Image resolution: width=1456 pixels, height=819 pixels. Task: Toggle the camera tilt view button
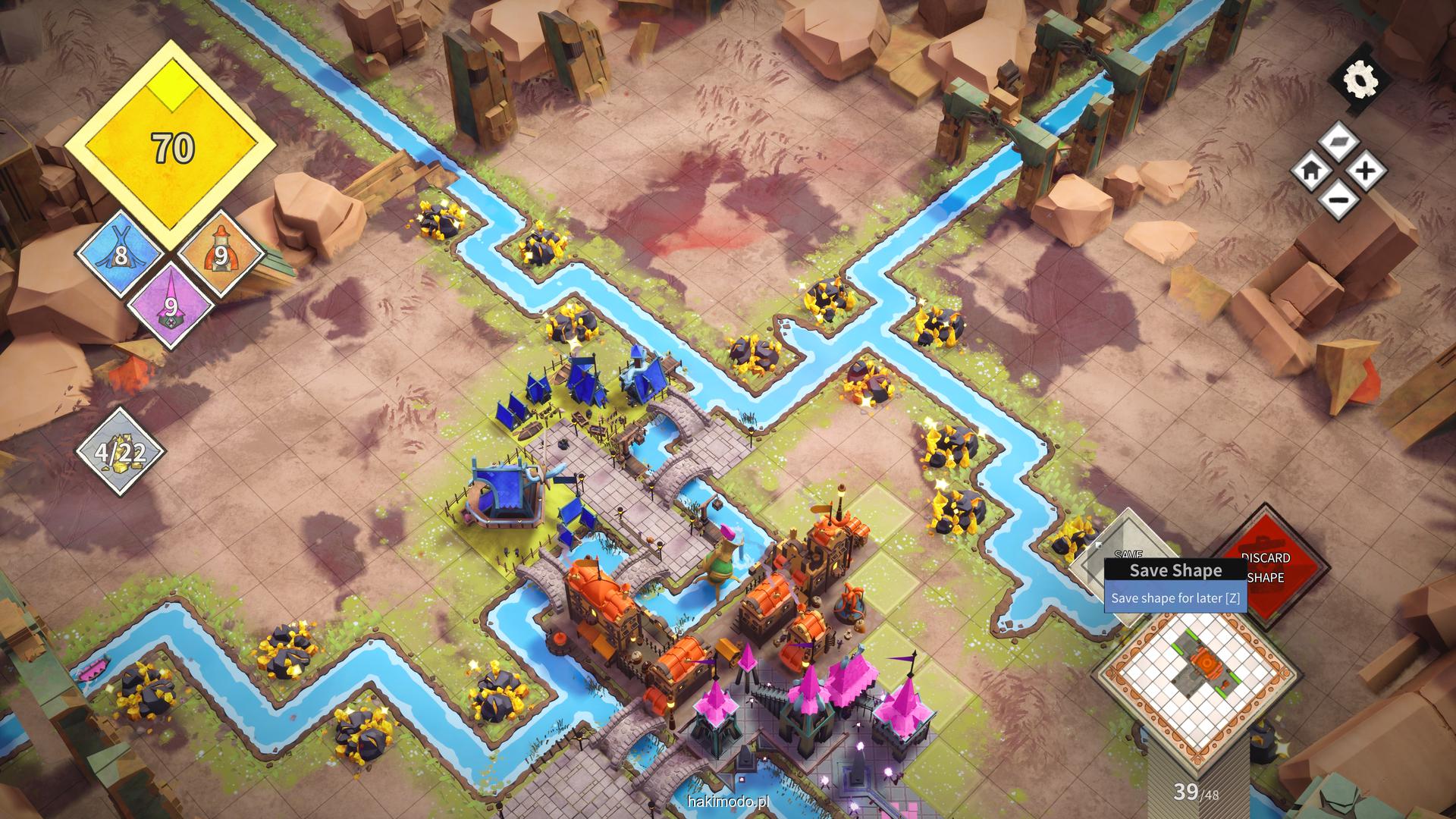tap(1338, 143)
